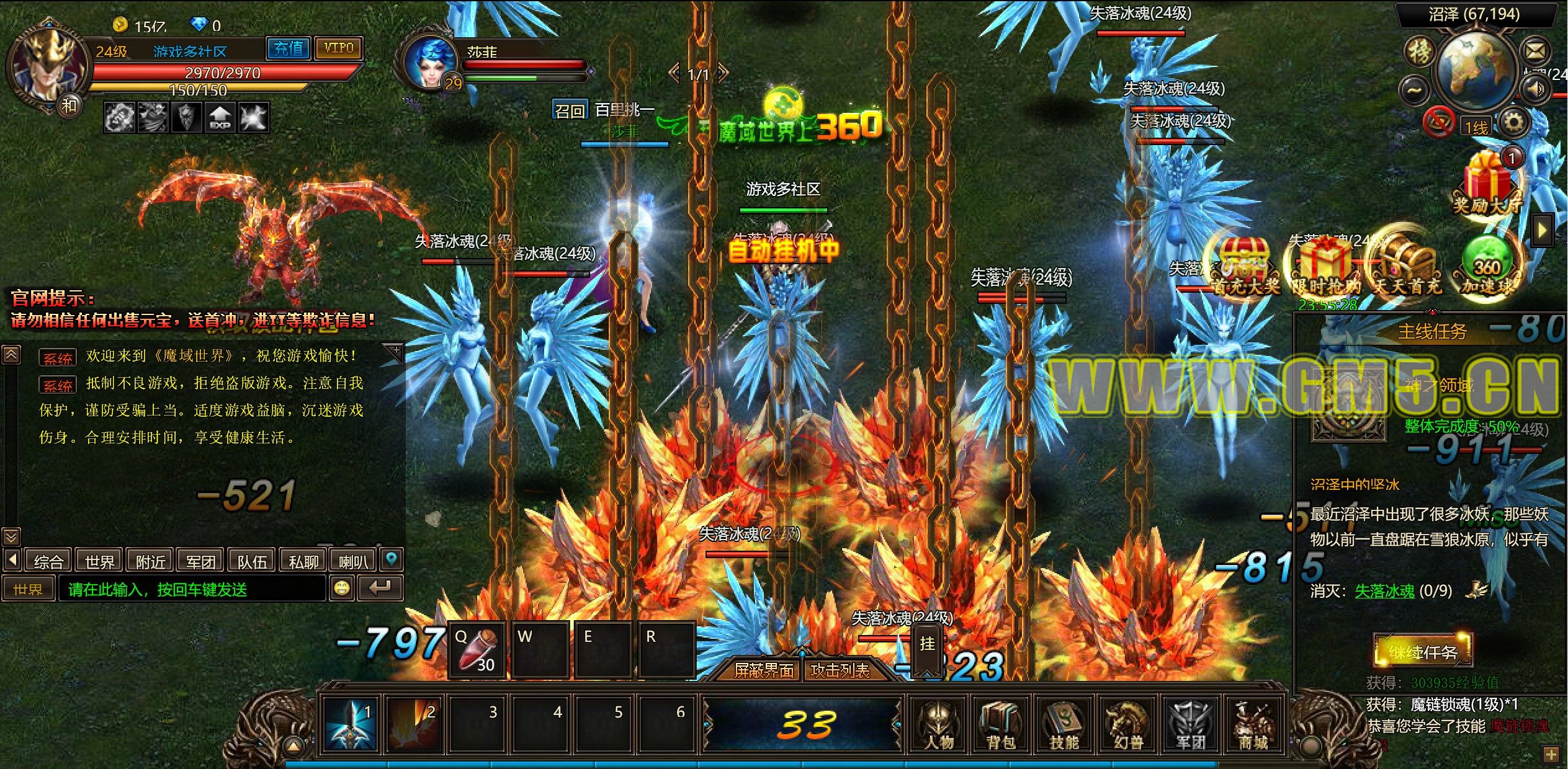Click 继续任务 to continue the quest
This screenshot has height=769, width=1568.
click(1422, 652)
